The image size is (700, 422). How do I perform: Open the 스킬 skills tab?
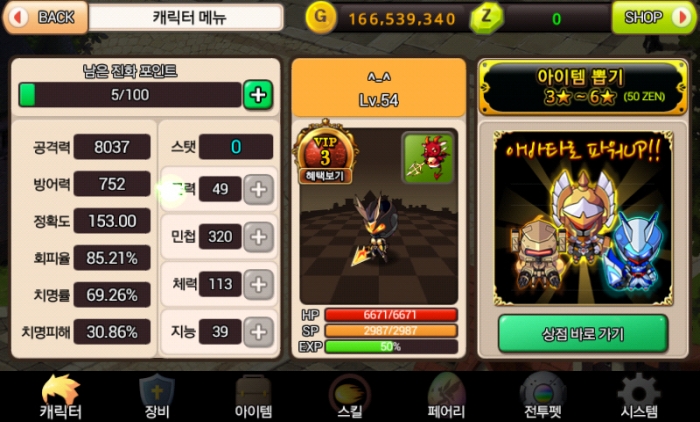[x=349, y=397]
